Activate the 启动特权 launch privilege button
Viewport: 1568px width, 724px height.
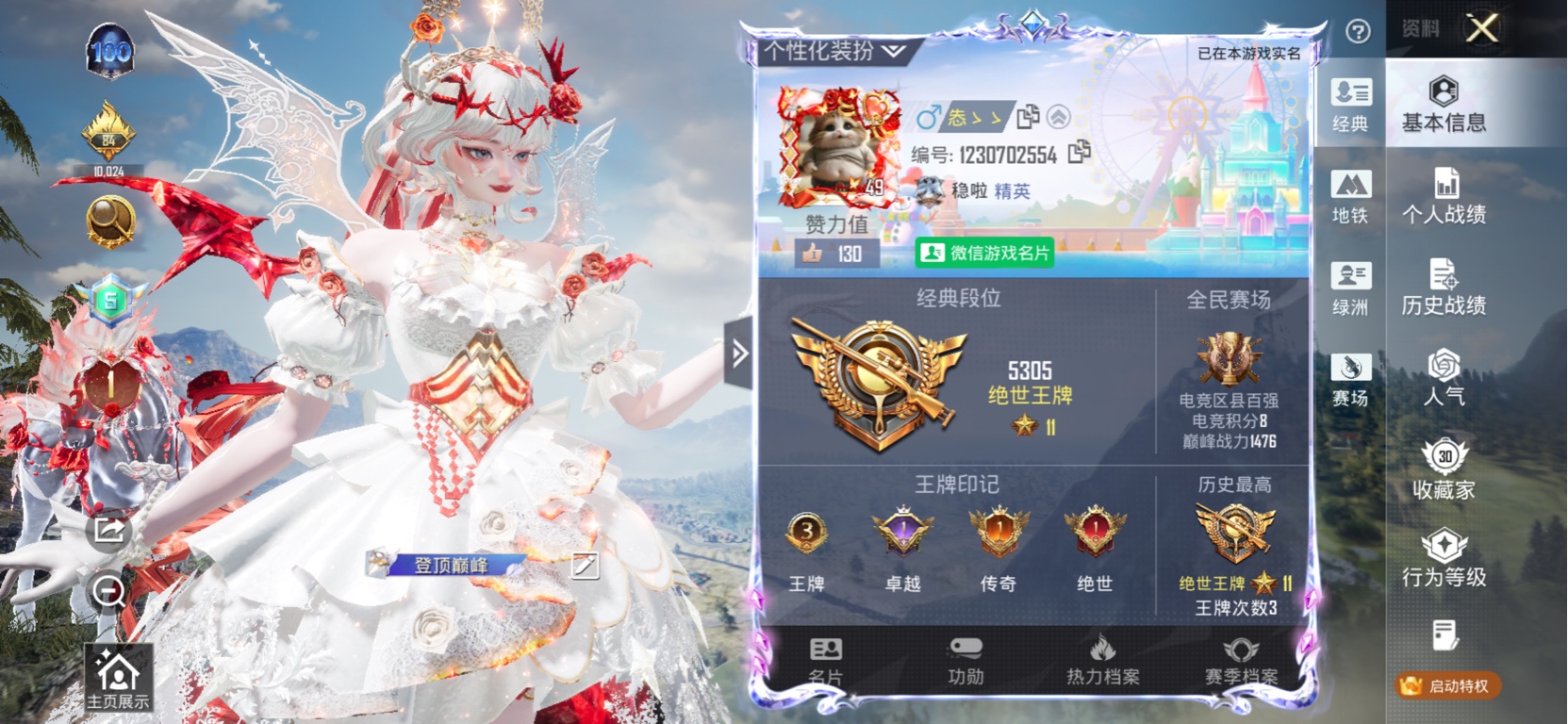pos(1447,685)
